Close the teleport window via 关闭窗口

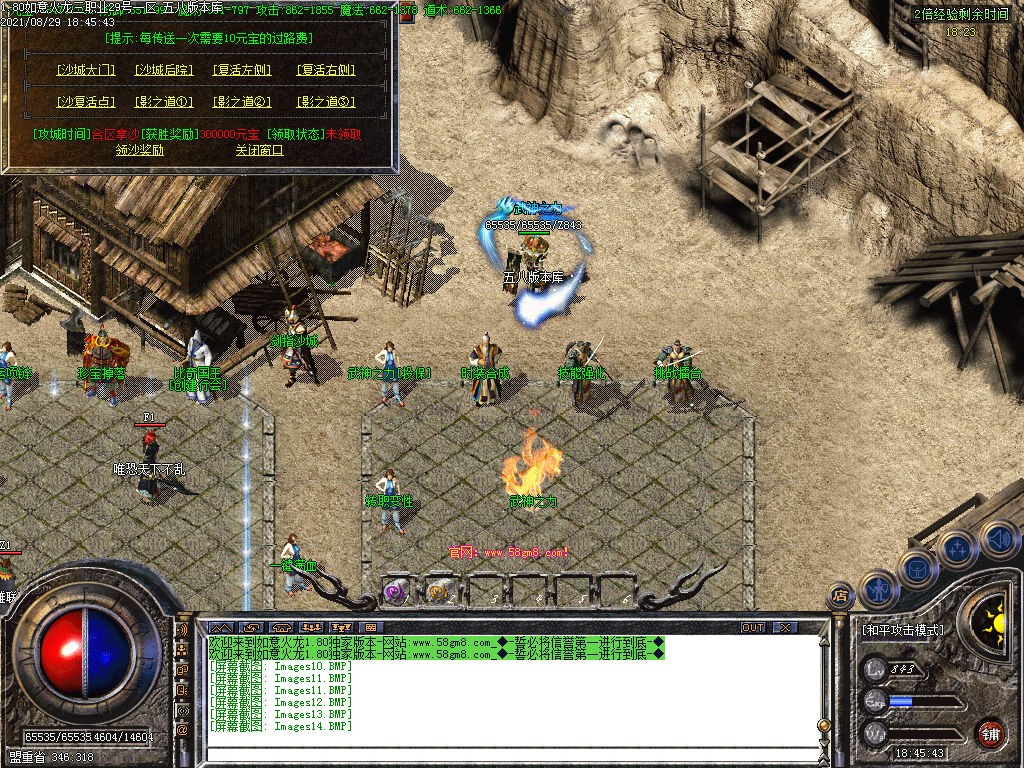(x=259, y=150)
